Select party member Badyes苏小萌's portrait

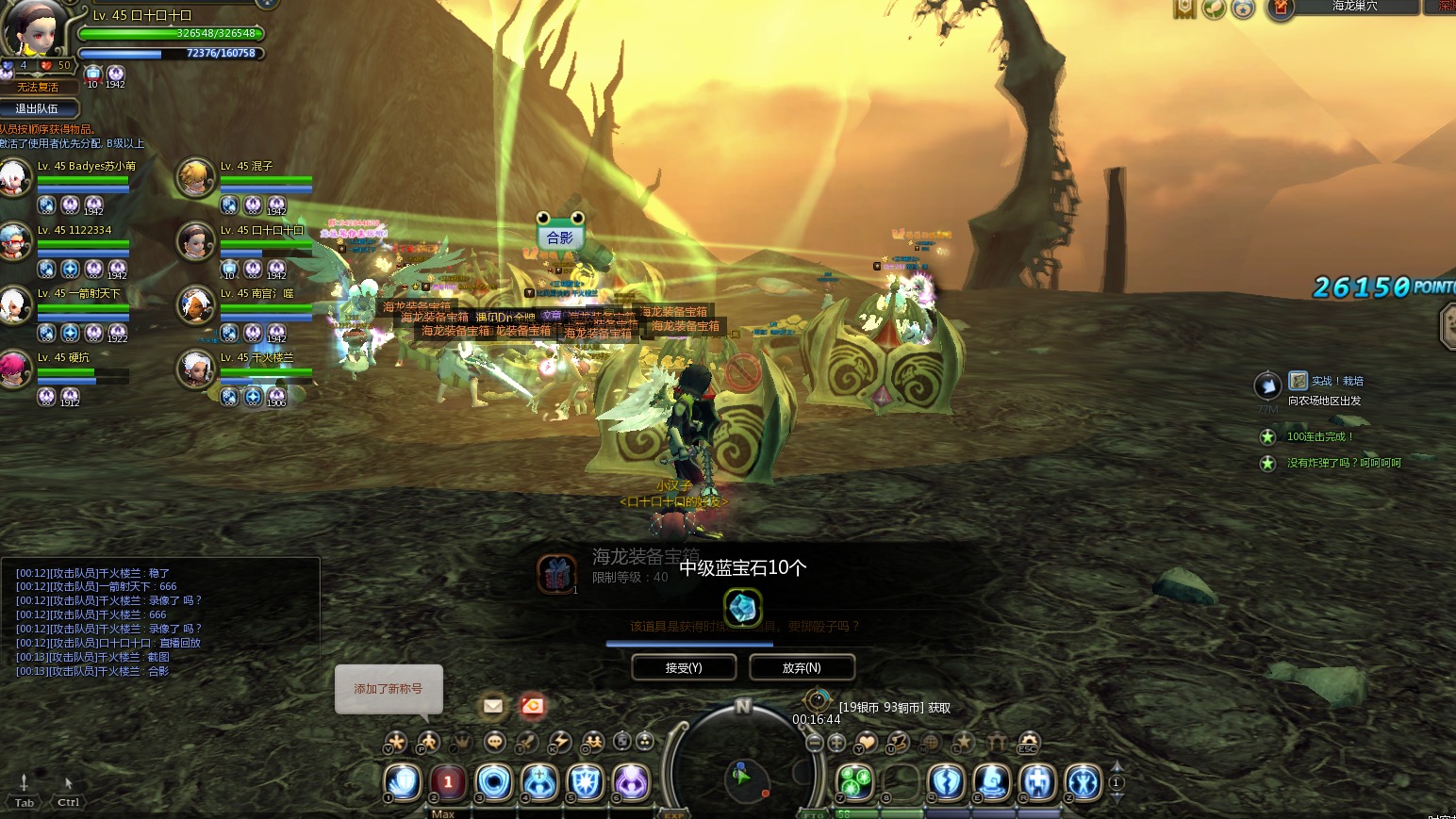[x=14, y=178]
